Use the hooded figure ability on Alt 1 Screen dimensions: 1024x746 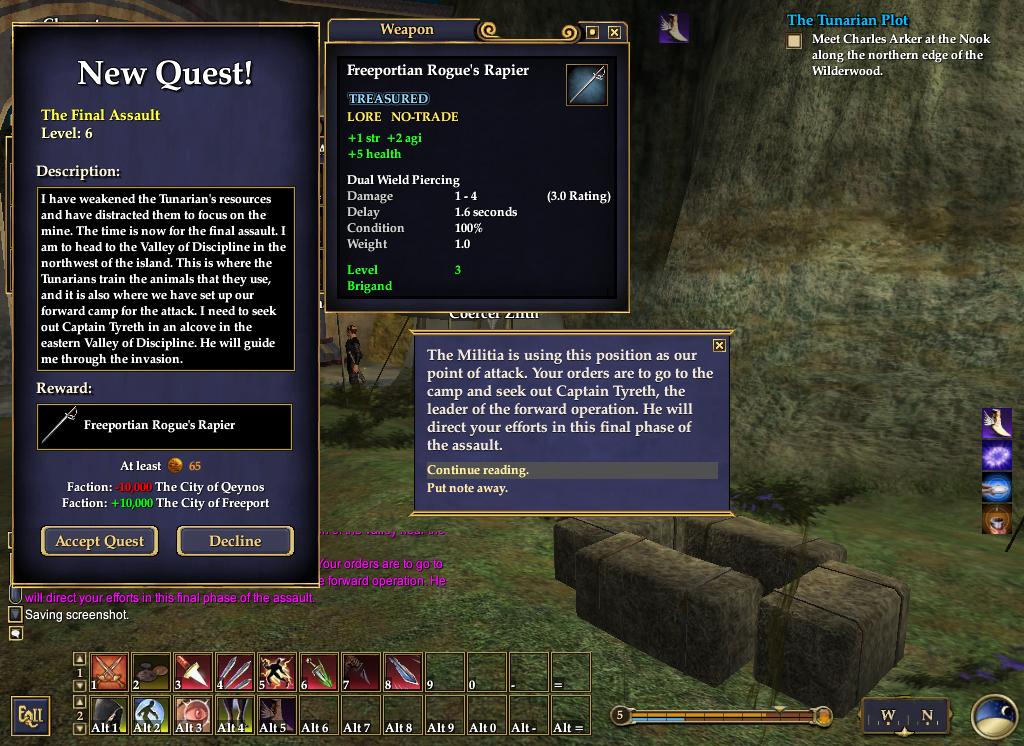109,715
